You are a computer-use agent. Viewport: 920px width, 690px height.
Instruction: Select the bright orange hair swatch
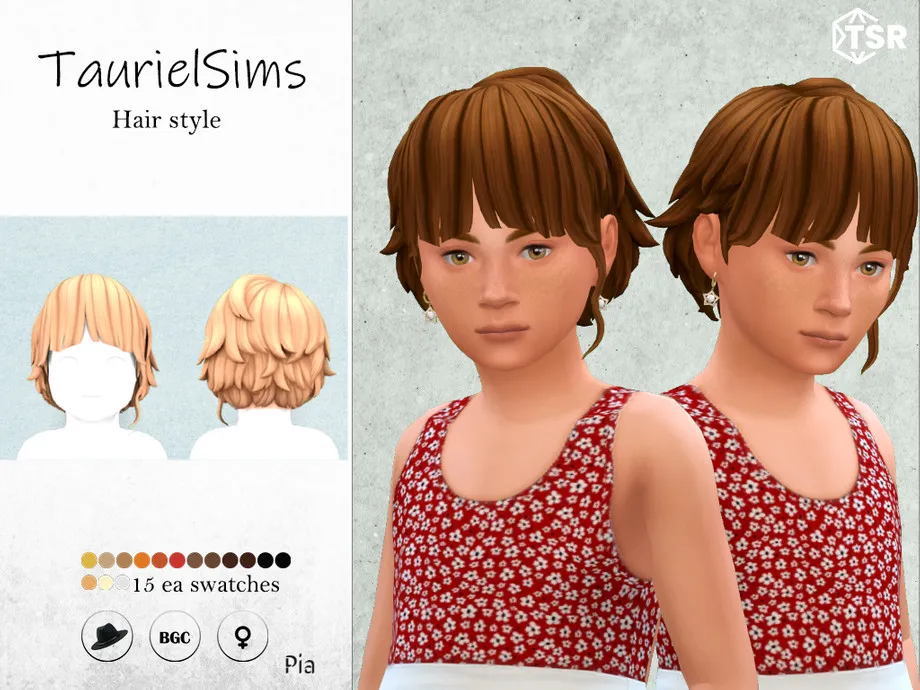[x=142, y=560]
